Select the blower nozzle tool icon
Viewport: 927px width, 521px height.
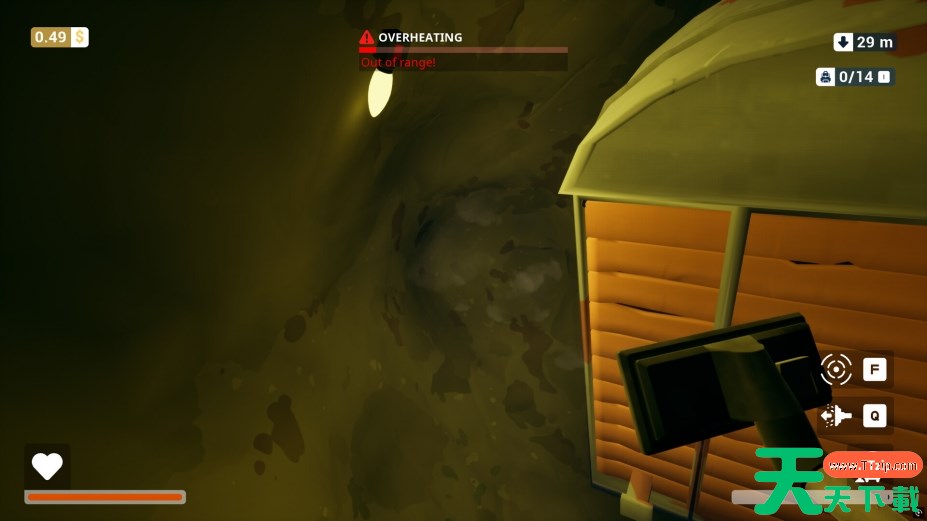(836, 415)
